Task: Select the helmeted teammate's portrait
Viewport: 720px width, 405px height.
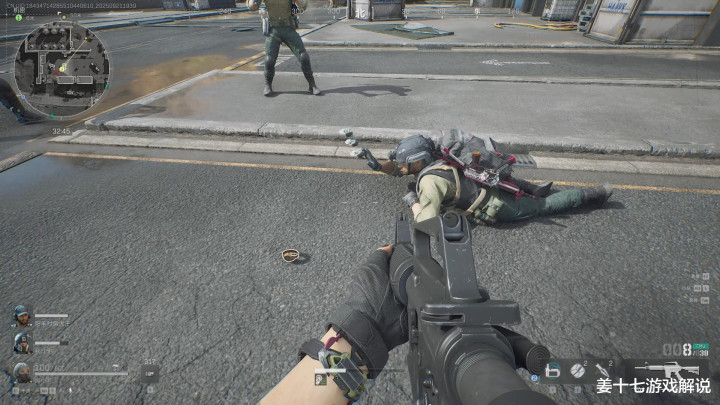Action: (x=21, y=344)
